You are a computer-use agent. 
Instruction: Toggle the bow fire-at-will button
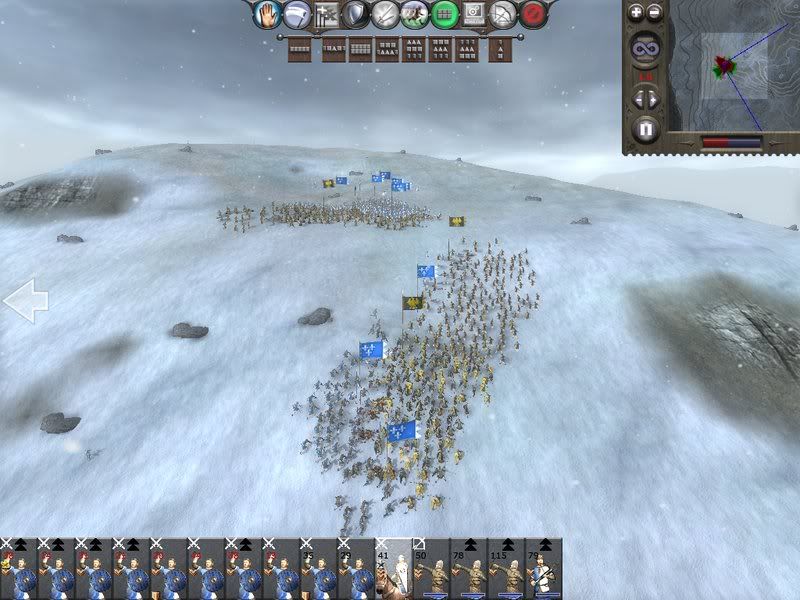tap(505, 14)
